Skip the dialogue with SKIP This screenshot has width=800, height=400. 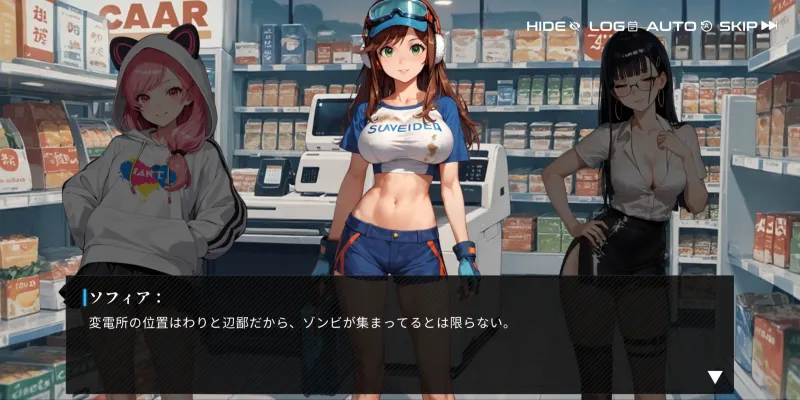tap(747, 25)
